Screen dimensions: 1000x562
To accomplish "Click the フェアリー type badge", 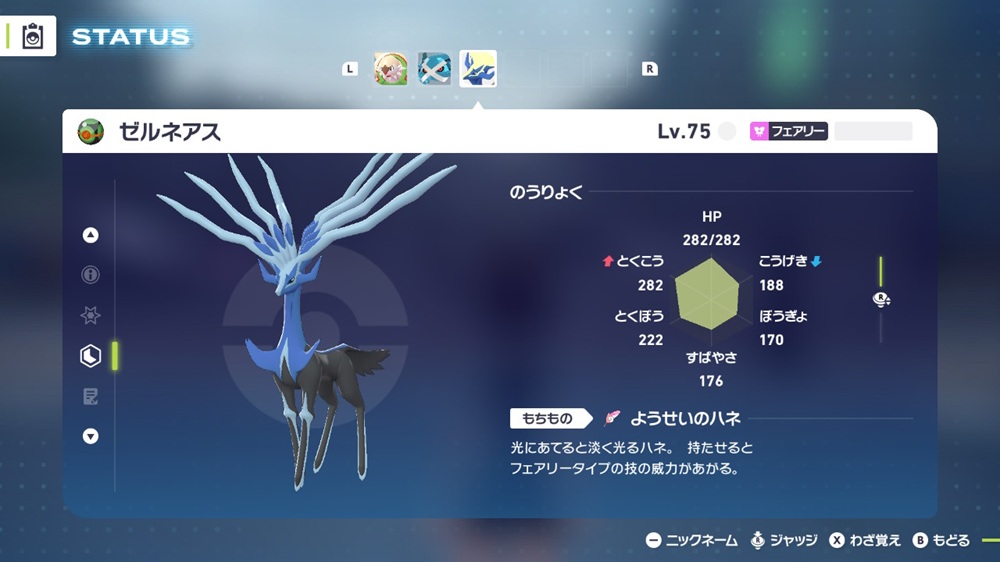I will pos(789,131).
